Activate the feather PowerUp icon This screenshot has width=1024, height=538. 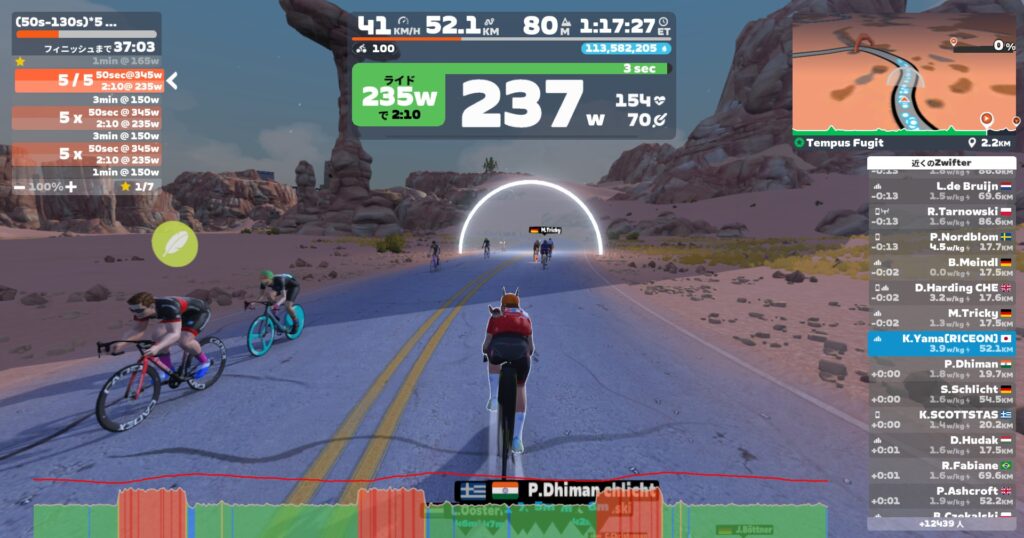coord(175,244)
